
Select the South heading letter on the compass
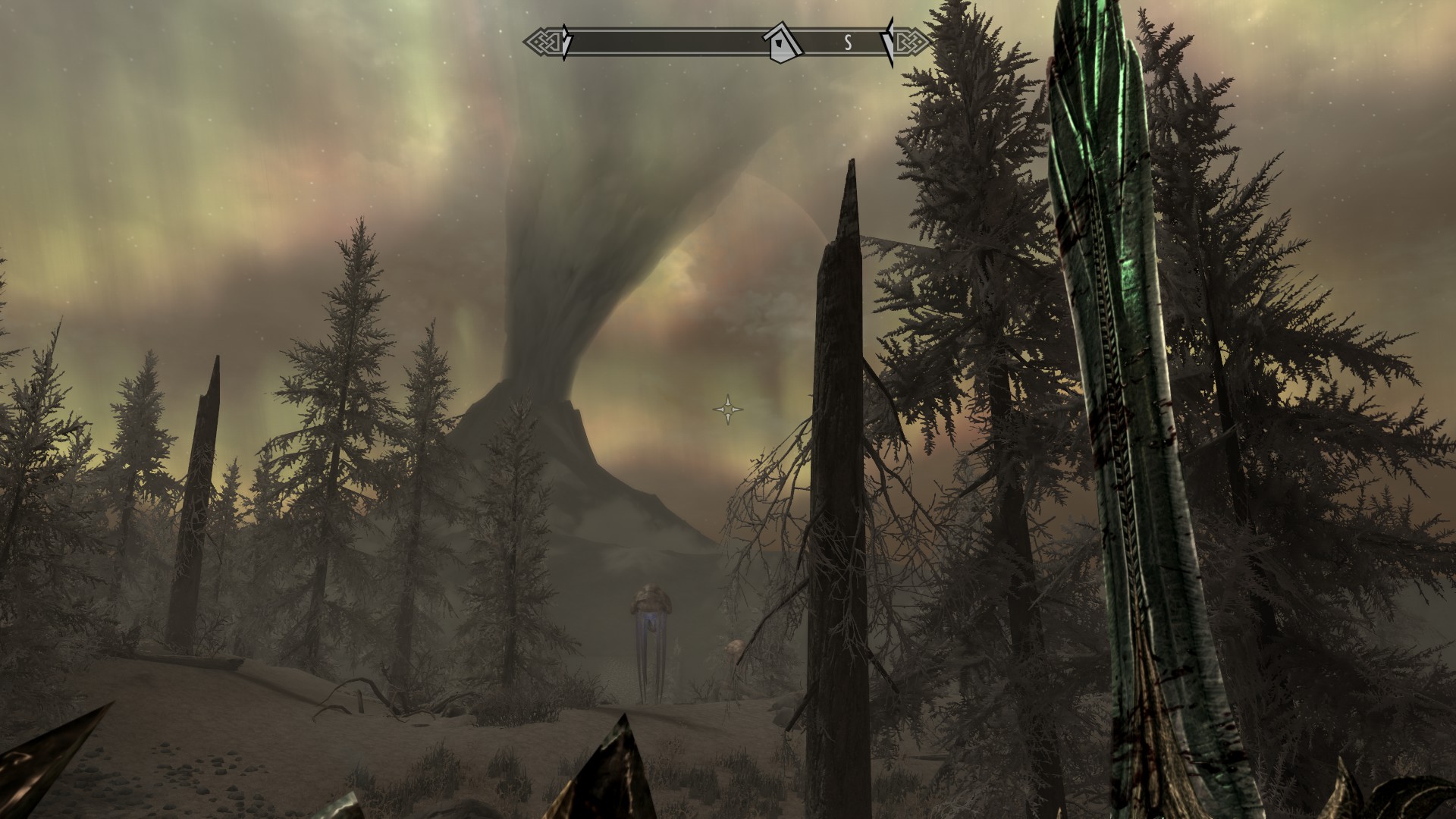848,44
